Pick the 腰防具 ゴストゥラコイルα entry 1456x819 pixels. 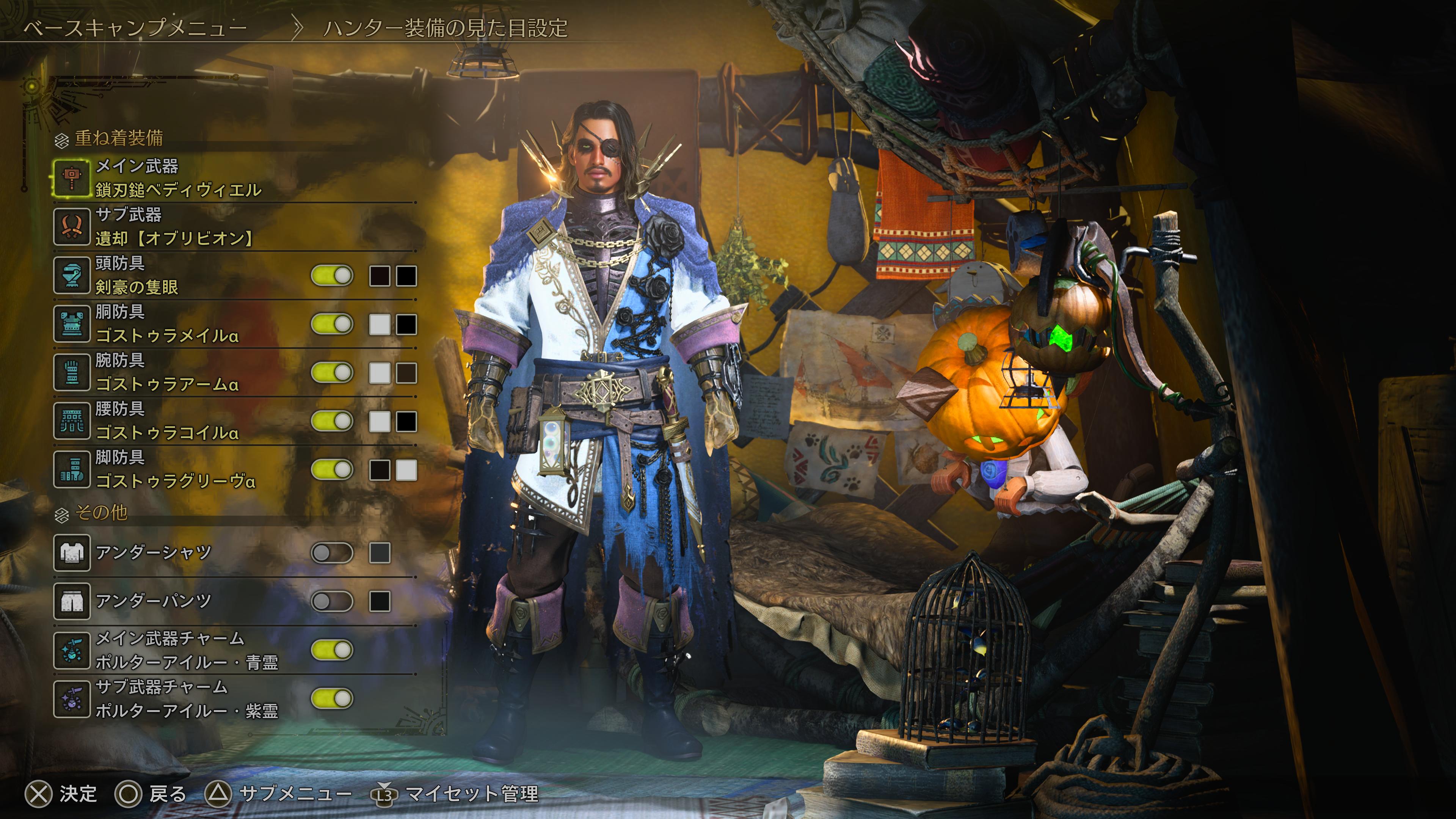pos(167,421)
